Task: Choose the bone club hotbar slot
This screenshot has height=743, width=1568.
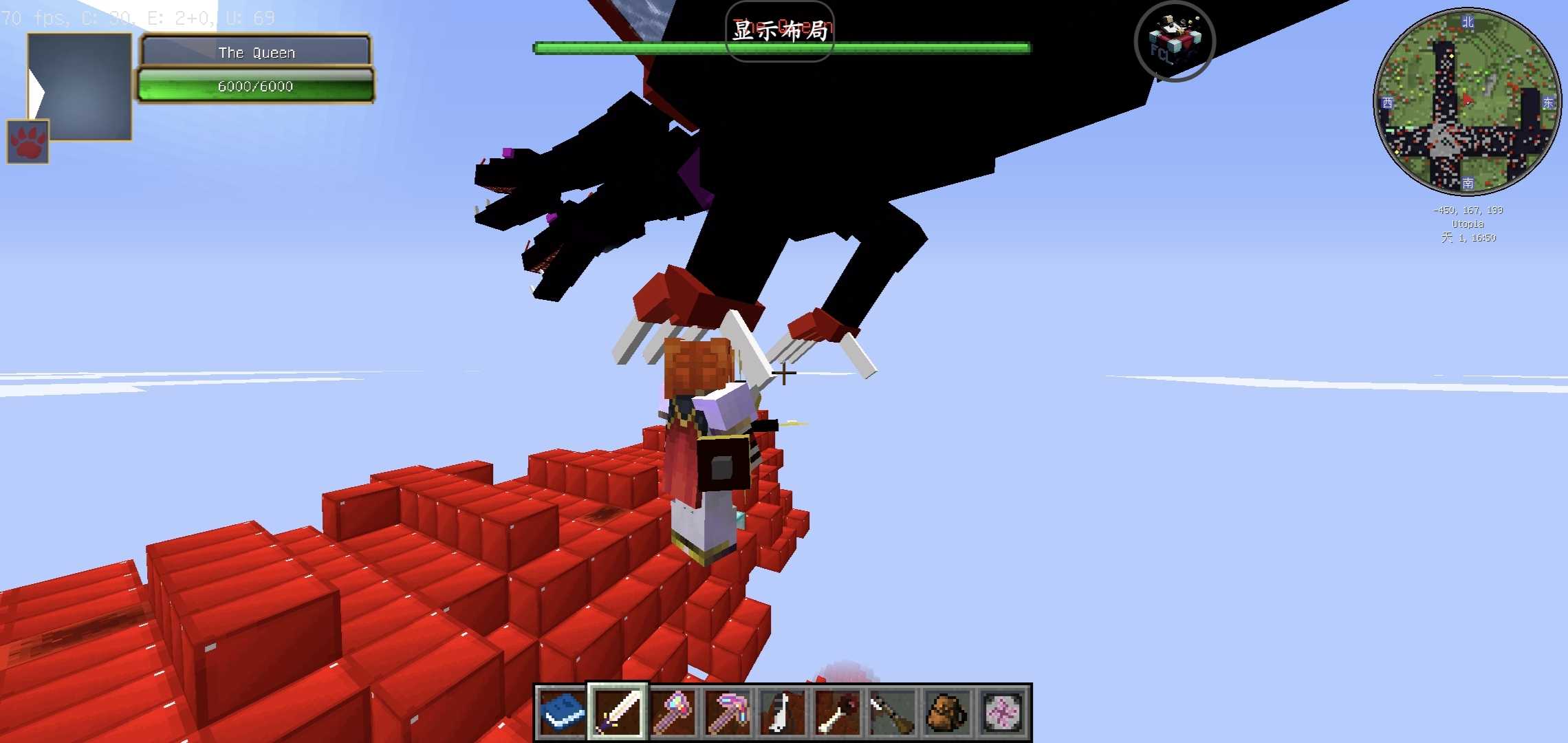Action: (838, 712)
